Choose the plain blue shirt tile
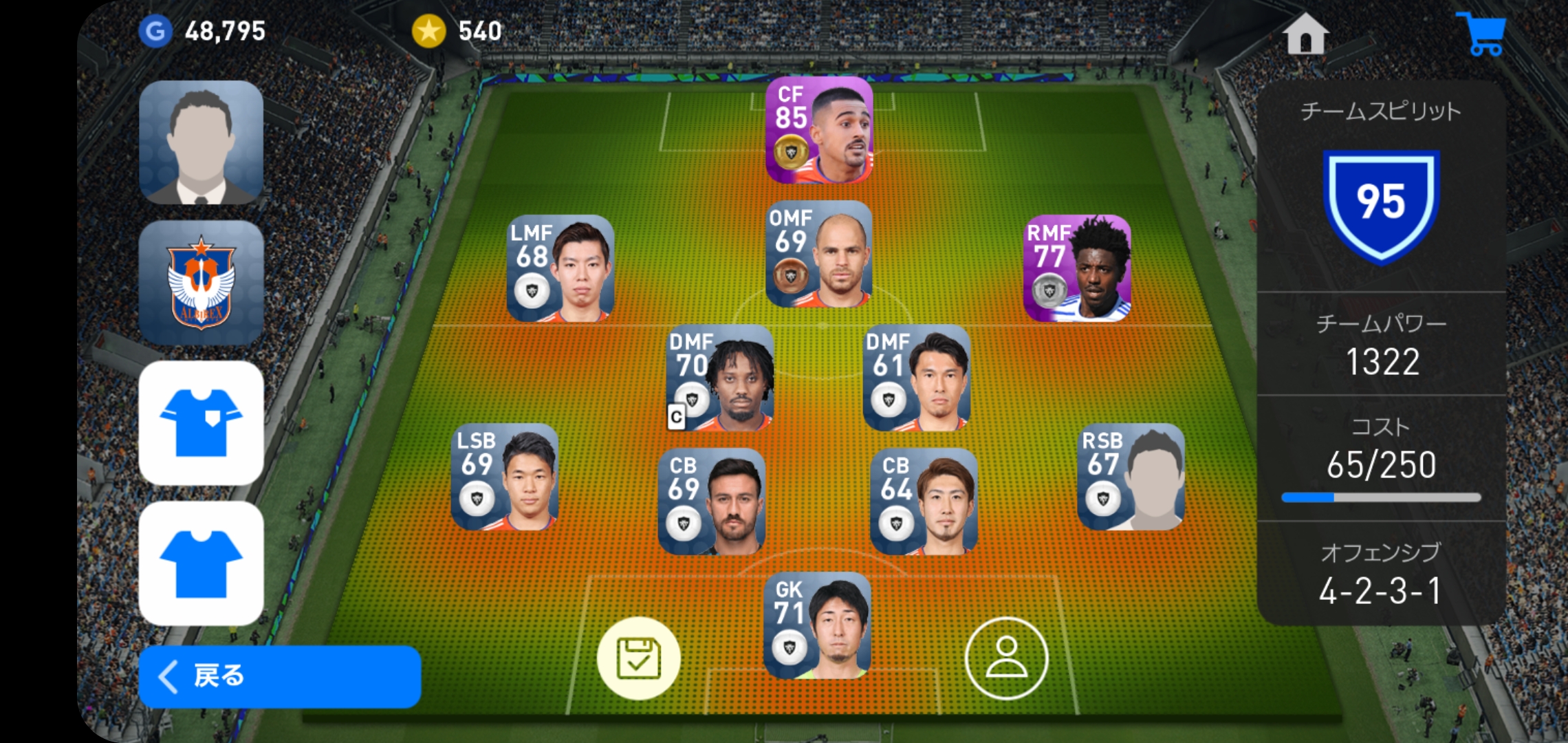The width and height of the screenshot is (1568, 743). pos(201,563)
